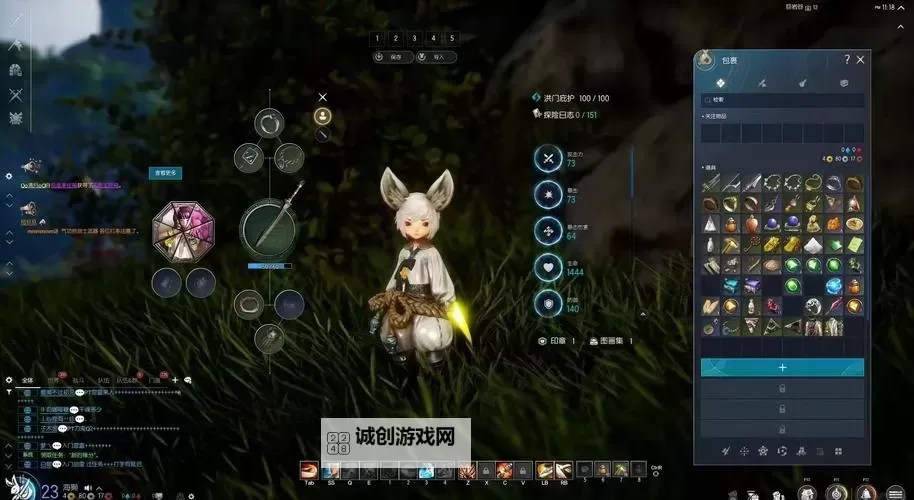Select equipment preset number 5
Screen dimensions: 914x500
point(452,38)
